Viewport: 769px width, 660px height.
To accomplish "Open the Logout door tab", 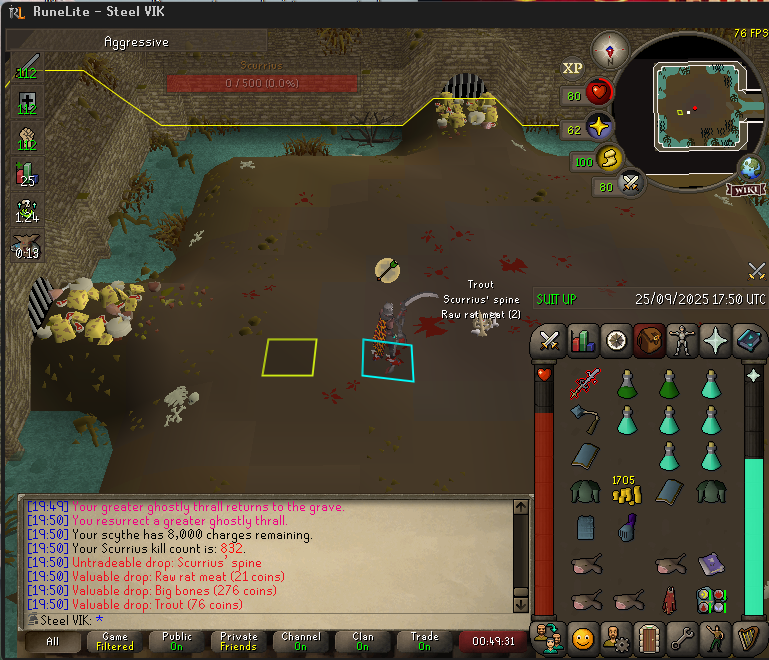I will 650,636.
